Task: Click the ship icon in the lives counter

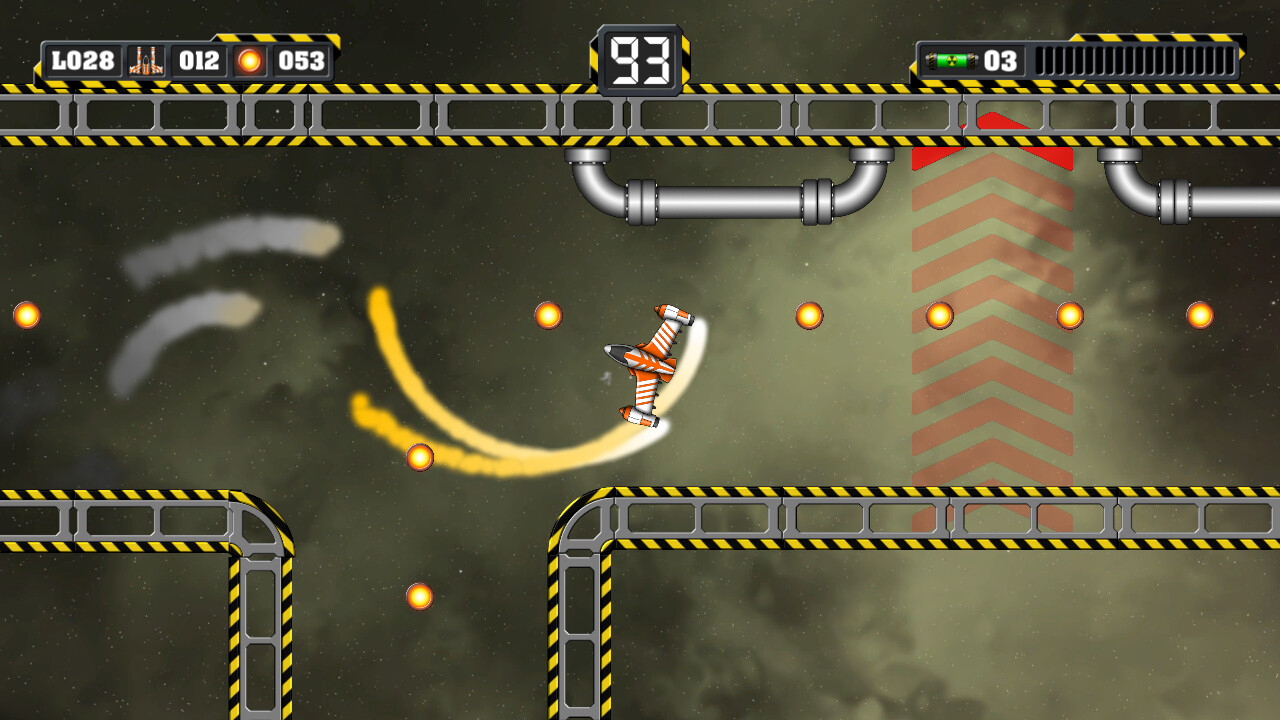Action: click(x=145, y=61)
